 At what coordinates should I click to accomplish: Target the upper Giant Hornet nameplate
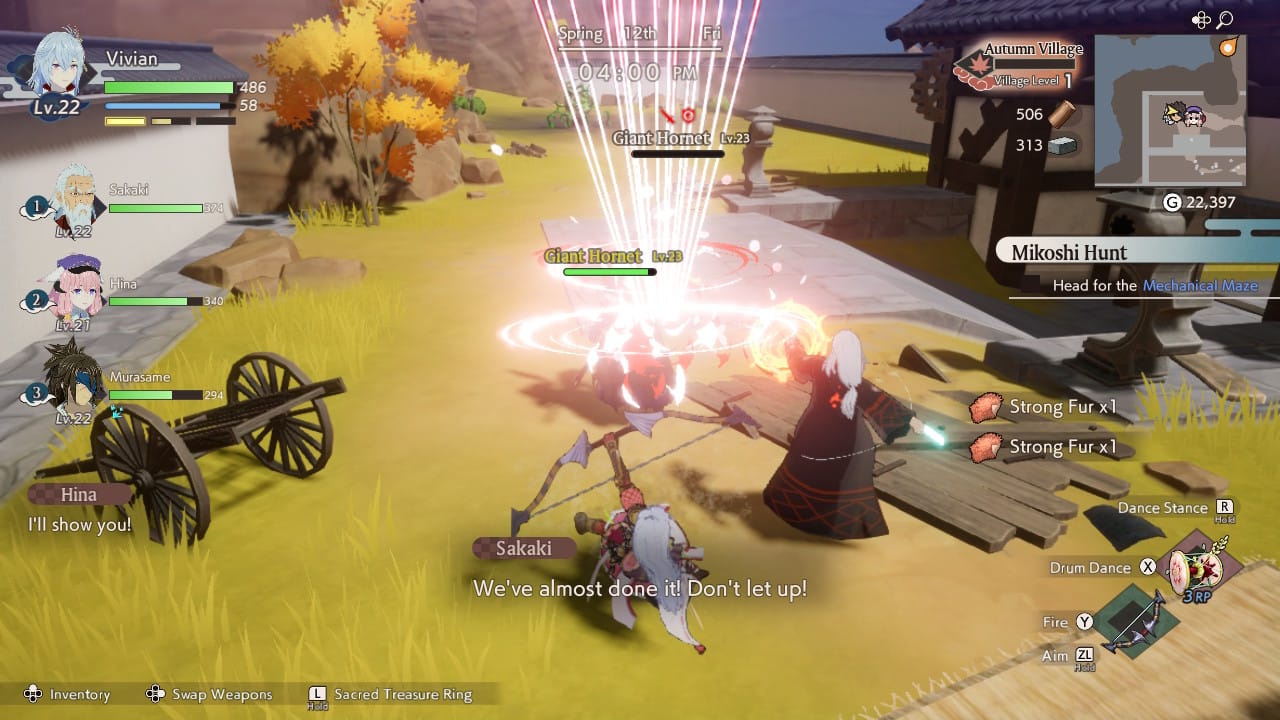pos(662,138)
